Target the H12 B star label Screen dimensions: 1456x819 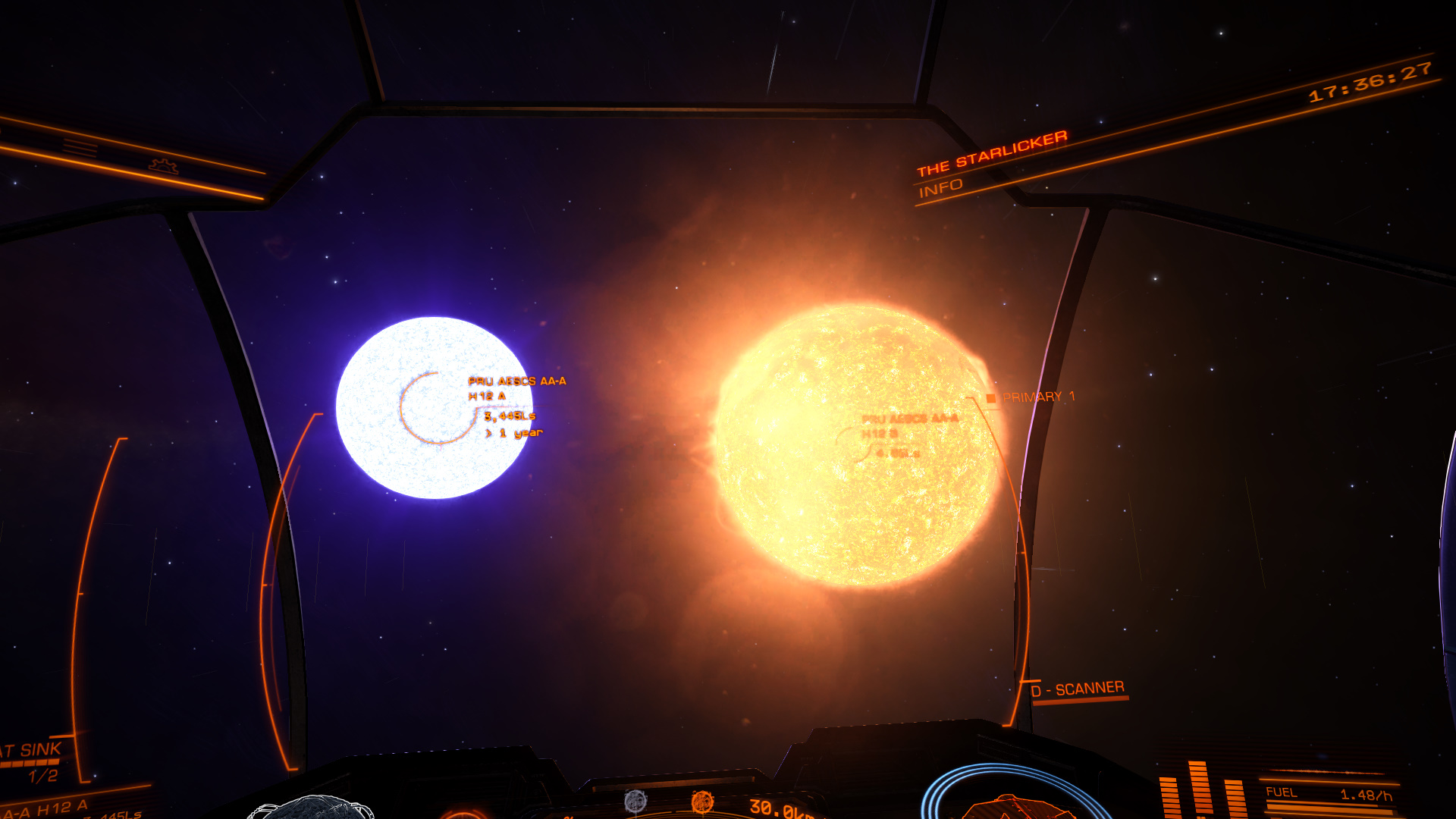(880, 433)
